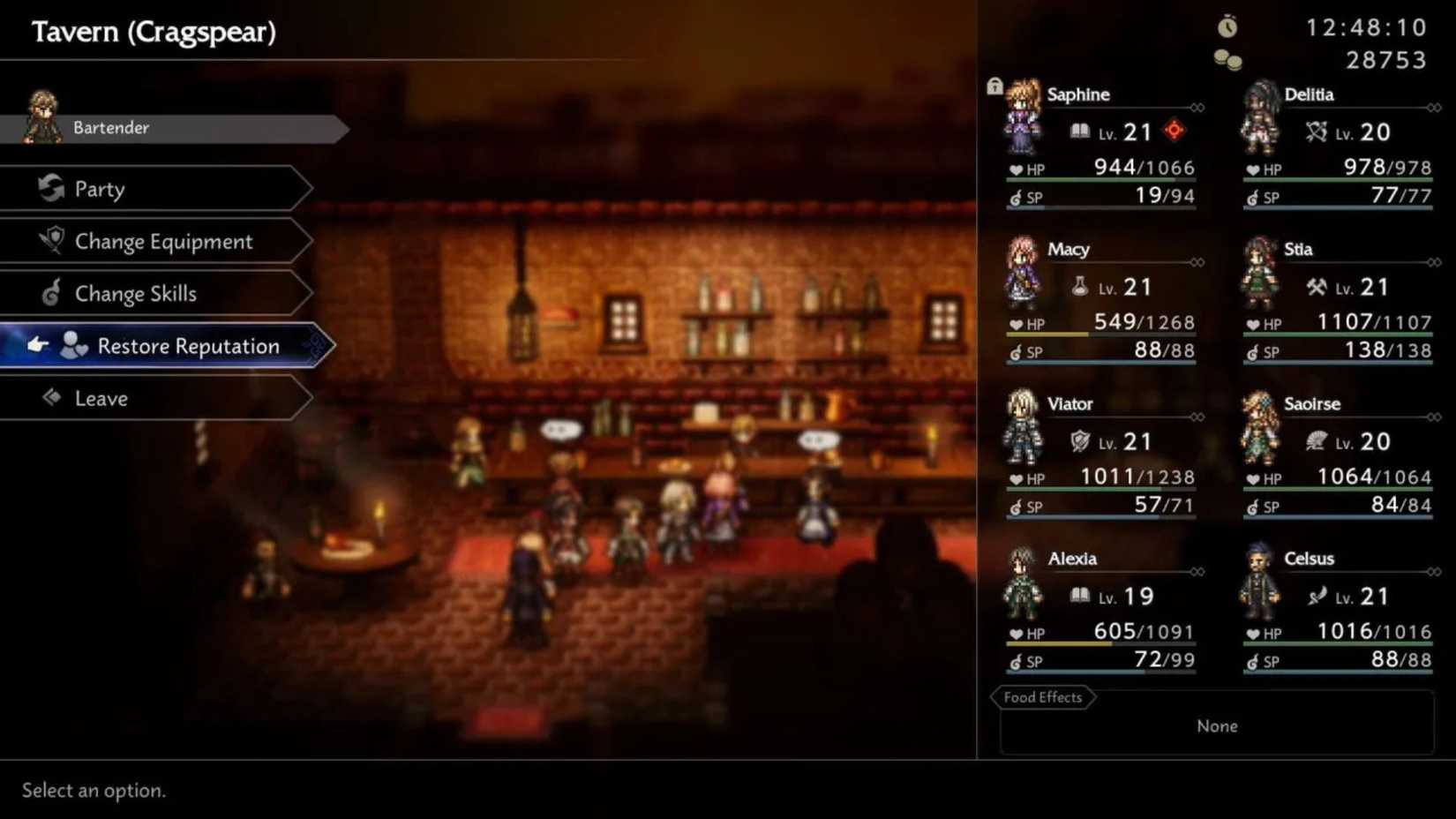The image size is (1456, 819).
Task: Expand the Food Effects panel
Action: tap(1042, 697)
